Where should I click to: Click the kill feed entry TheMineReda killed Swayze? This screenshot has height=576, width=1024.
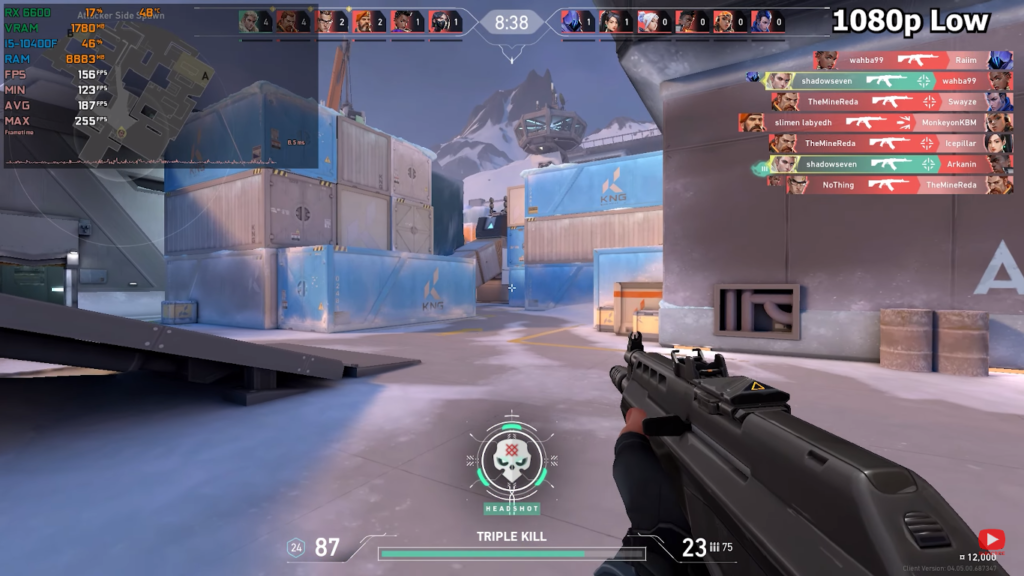tap(890, 102)
